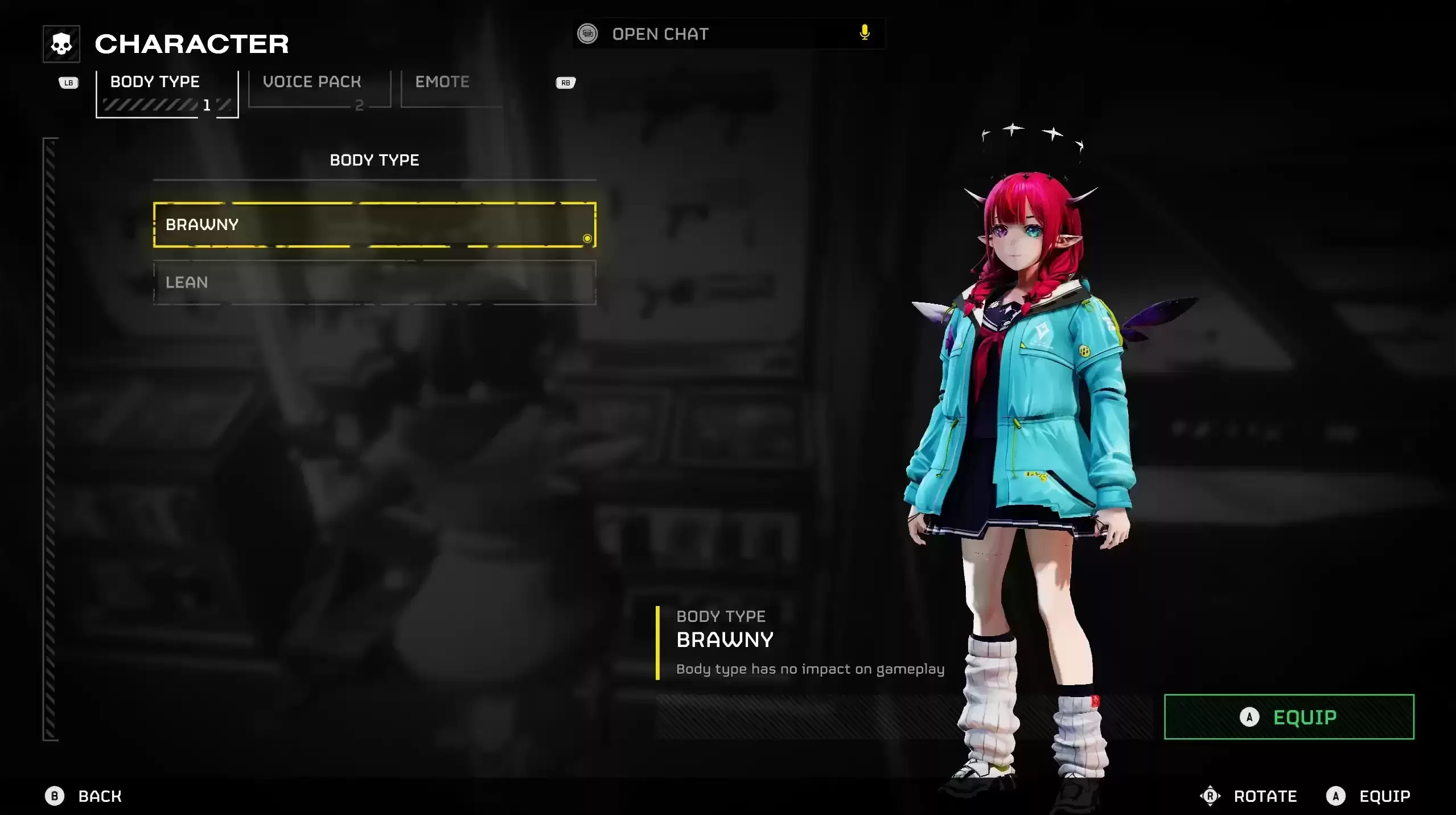The height and width of the screenshot is (815, 1456).
Task: Click the RB button prompt icon
Action: 565,83
